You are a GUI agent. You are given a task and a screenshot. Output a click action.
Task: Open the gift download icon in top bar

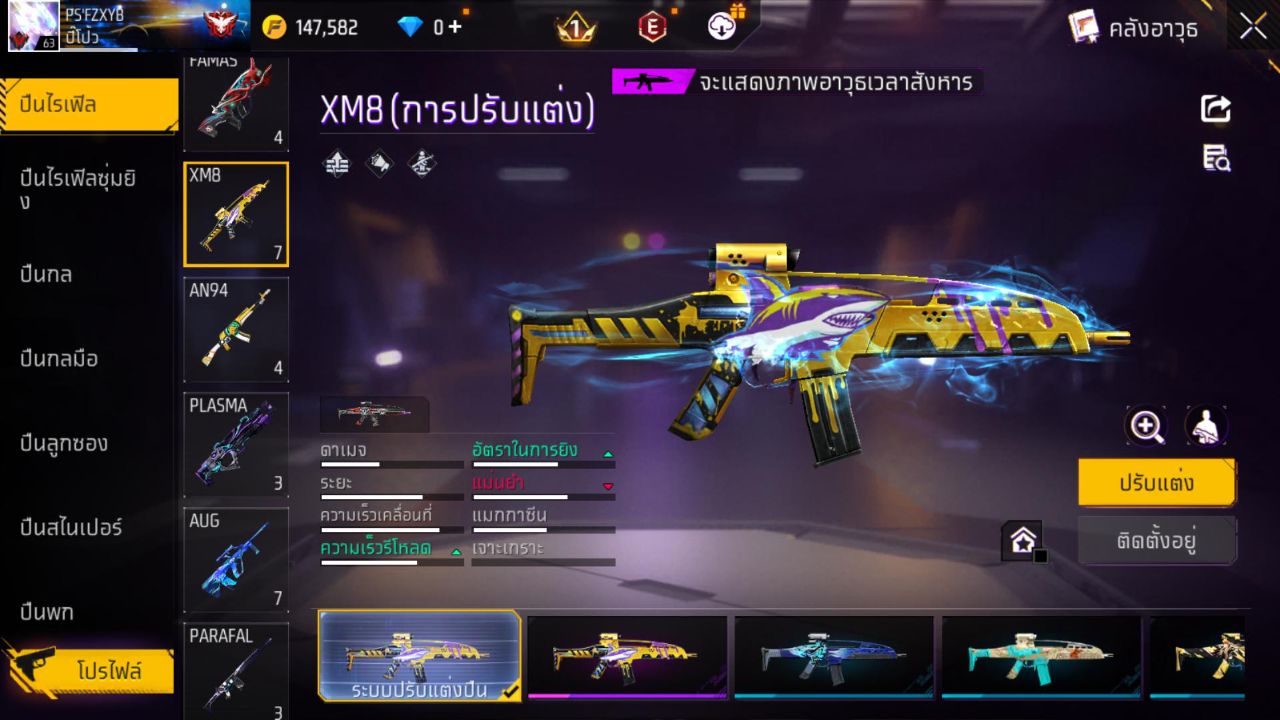pos(720,27)
